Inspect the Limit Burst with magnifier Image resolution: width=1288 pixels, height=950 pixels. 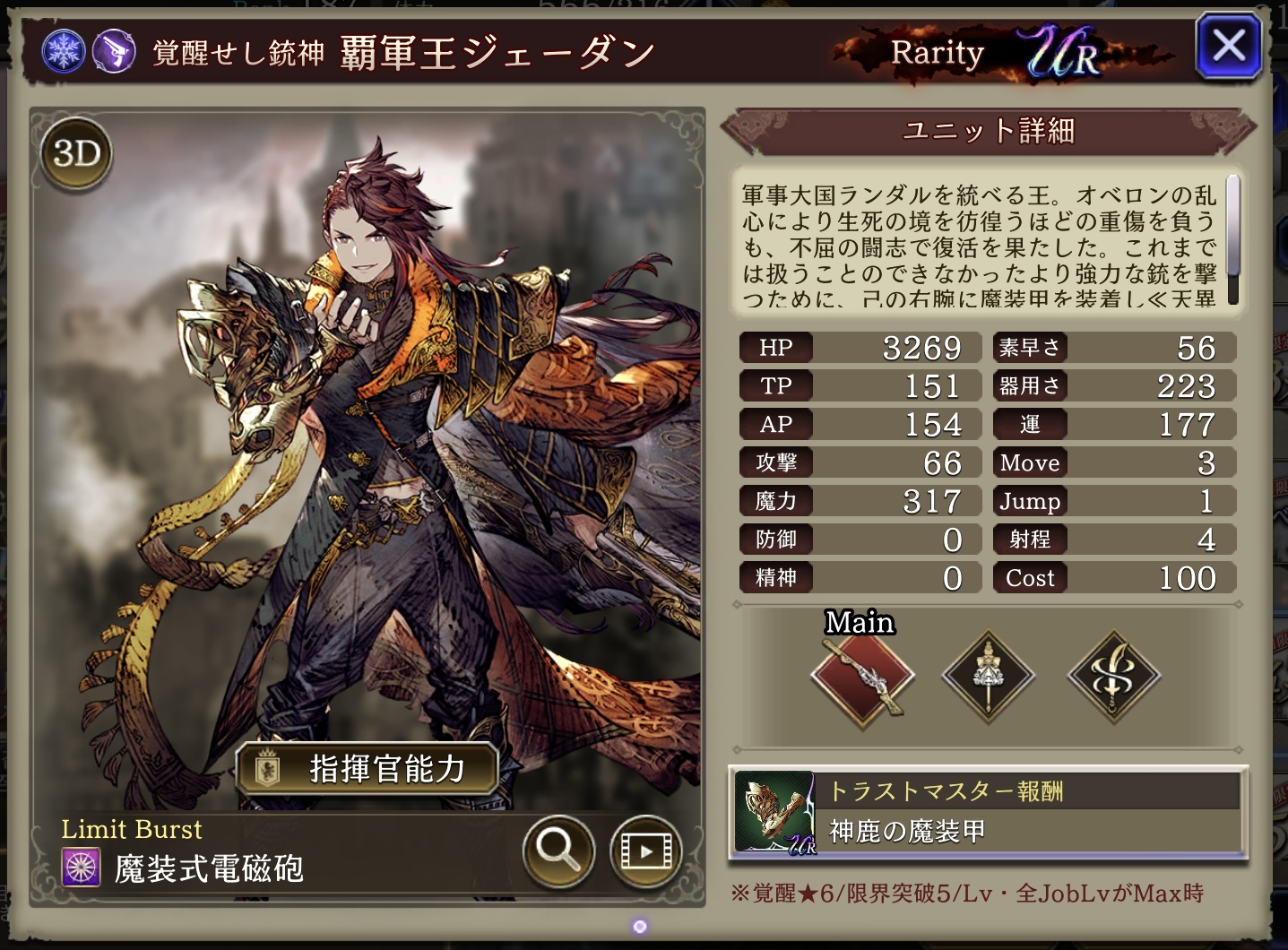point(558,850)
